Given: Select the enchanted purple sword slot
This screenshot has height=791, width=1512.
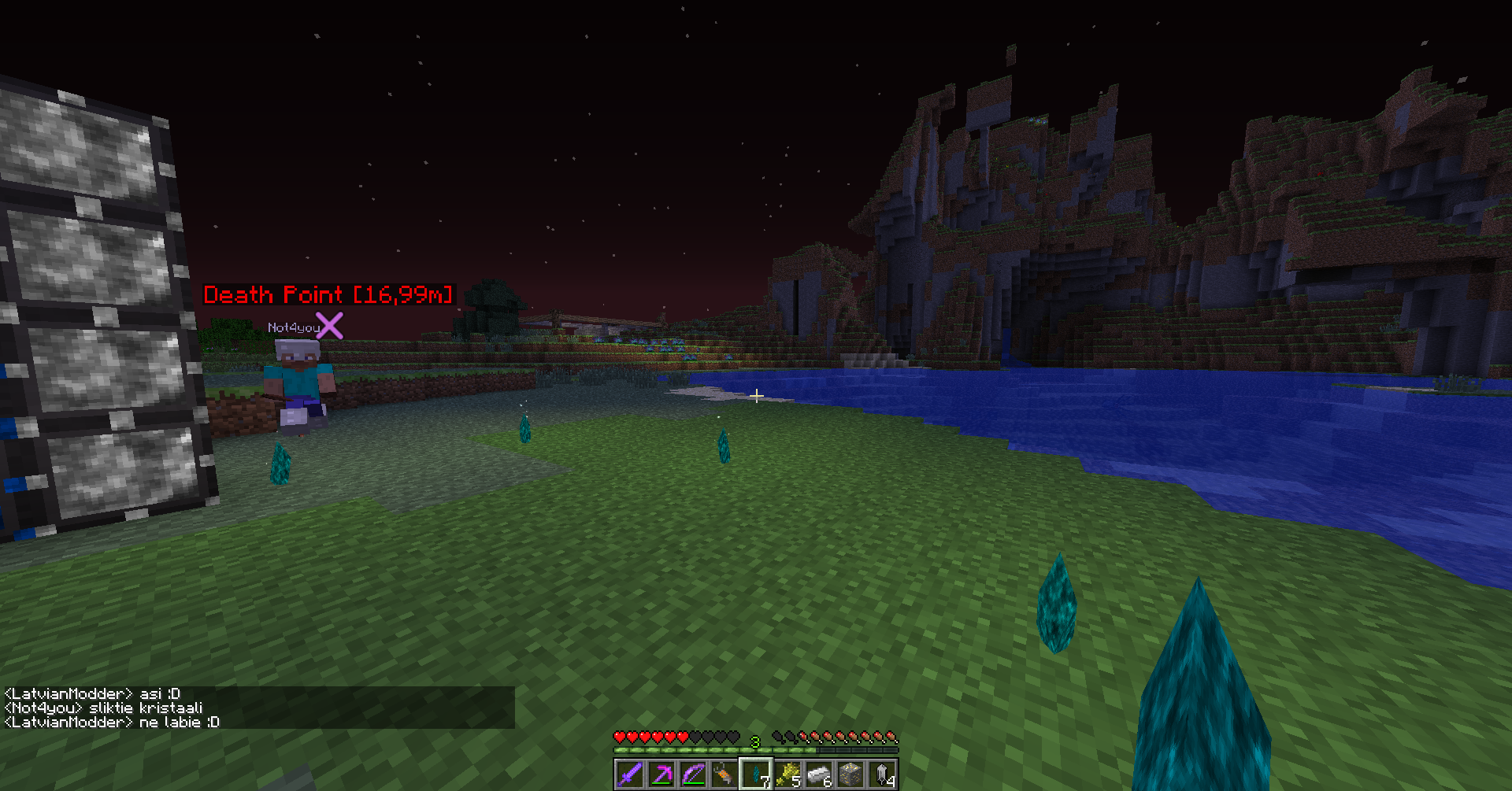Looking at the screenshot, I should tap(629, 774).
